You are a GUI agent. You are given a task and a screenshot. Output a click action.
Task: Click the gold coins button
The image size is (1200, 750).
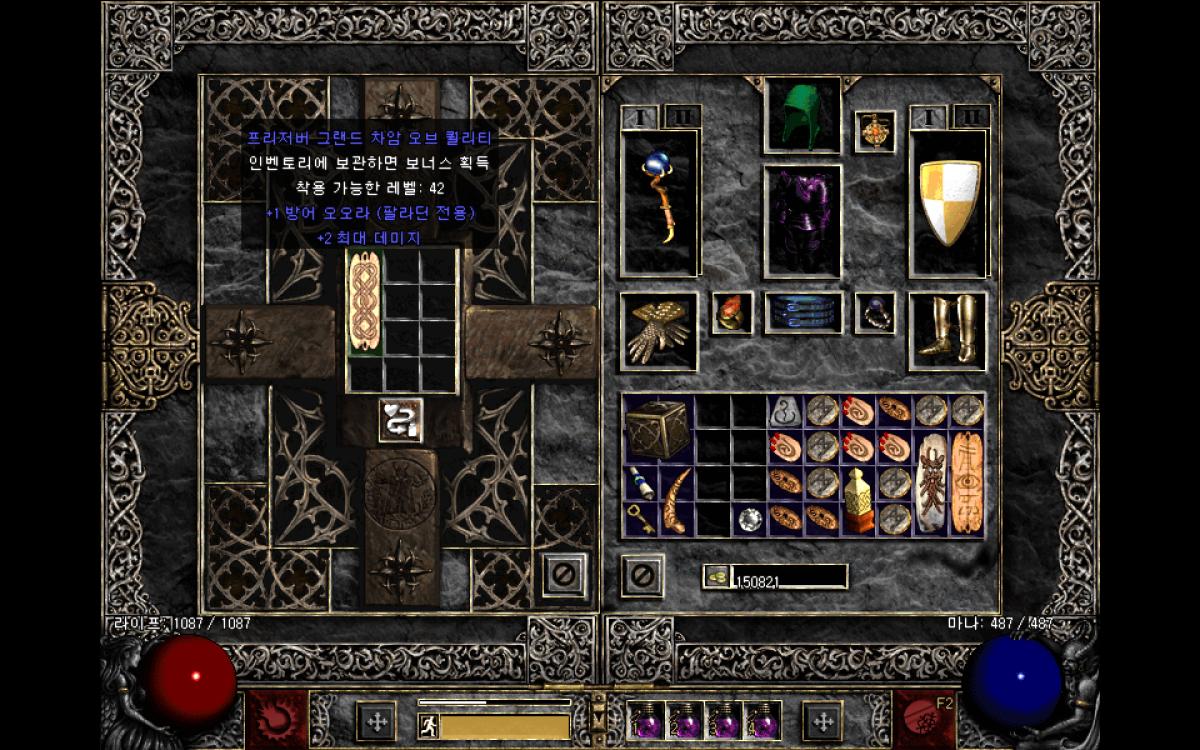click(716, 576)
